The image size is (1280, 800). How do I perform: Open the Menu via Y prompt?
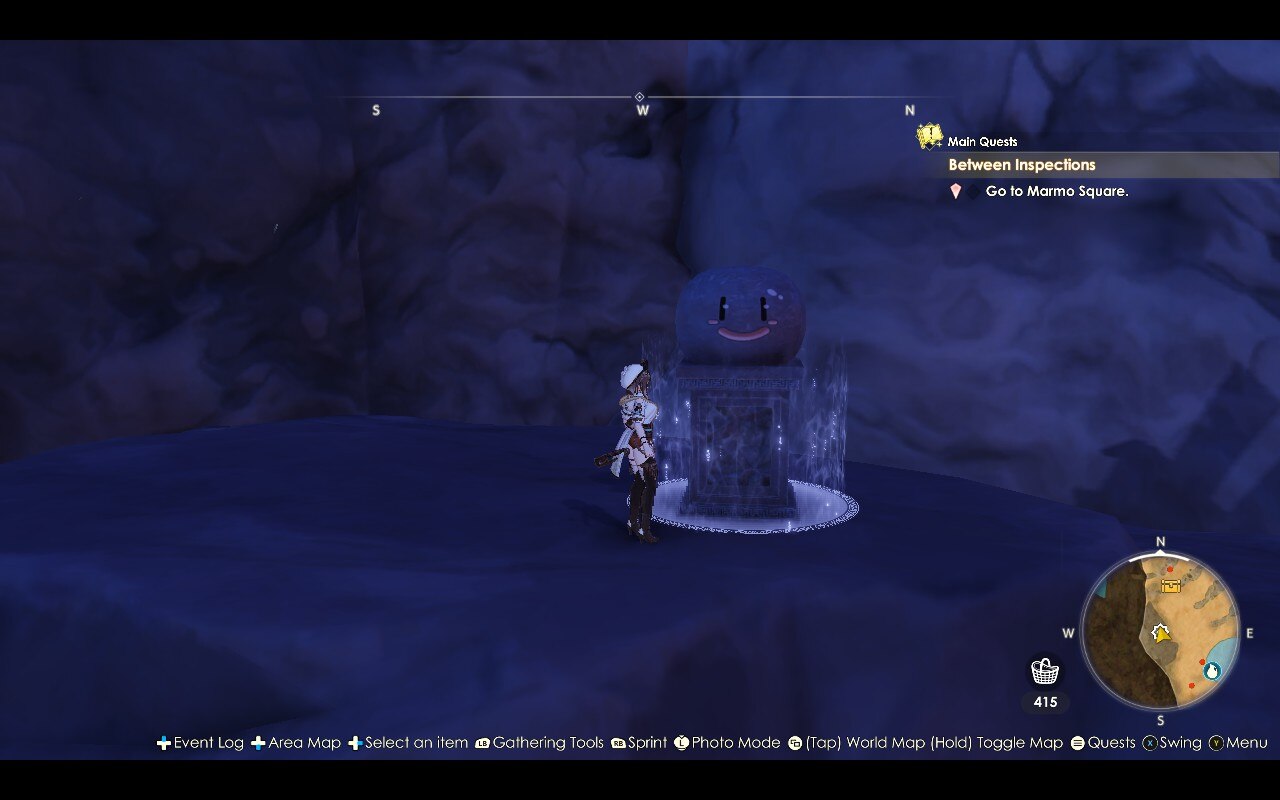(1218, 743)
